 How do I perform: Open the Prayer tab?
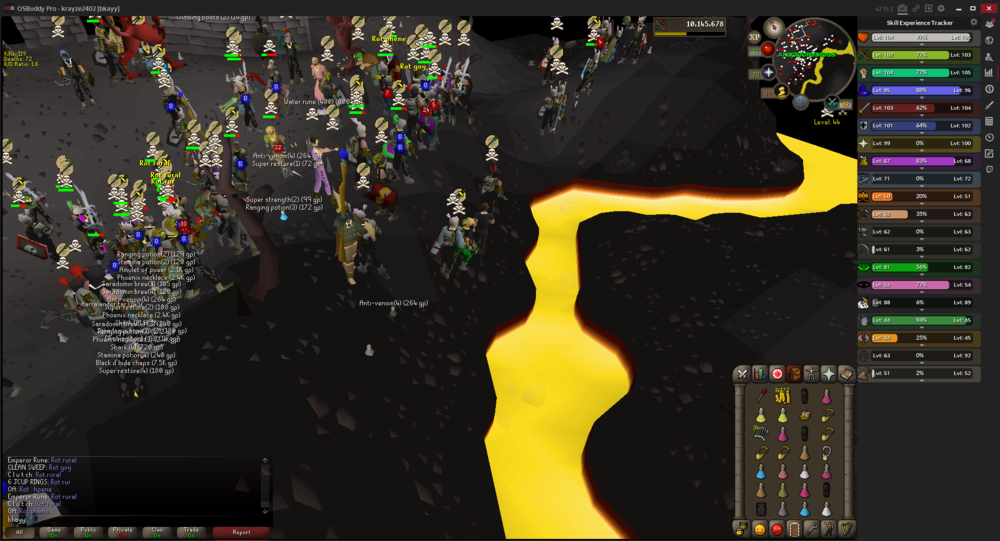[828, 374]
